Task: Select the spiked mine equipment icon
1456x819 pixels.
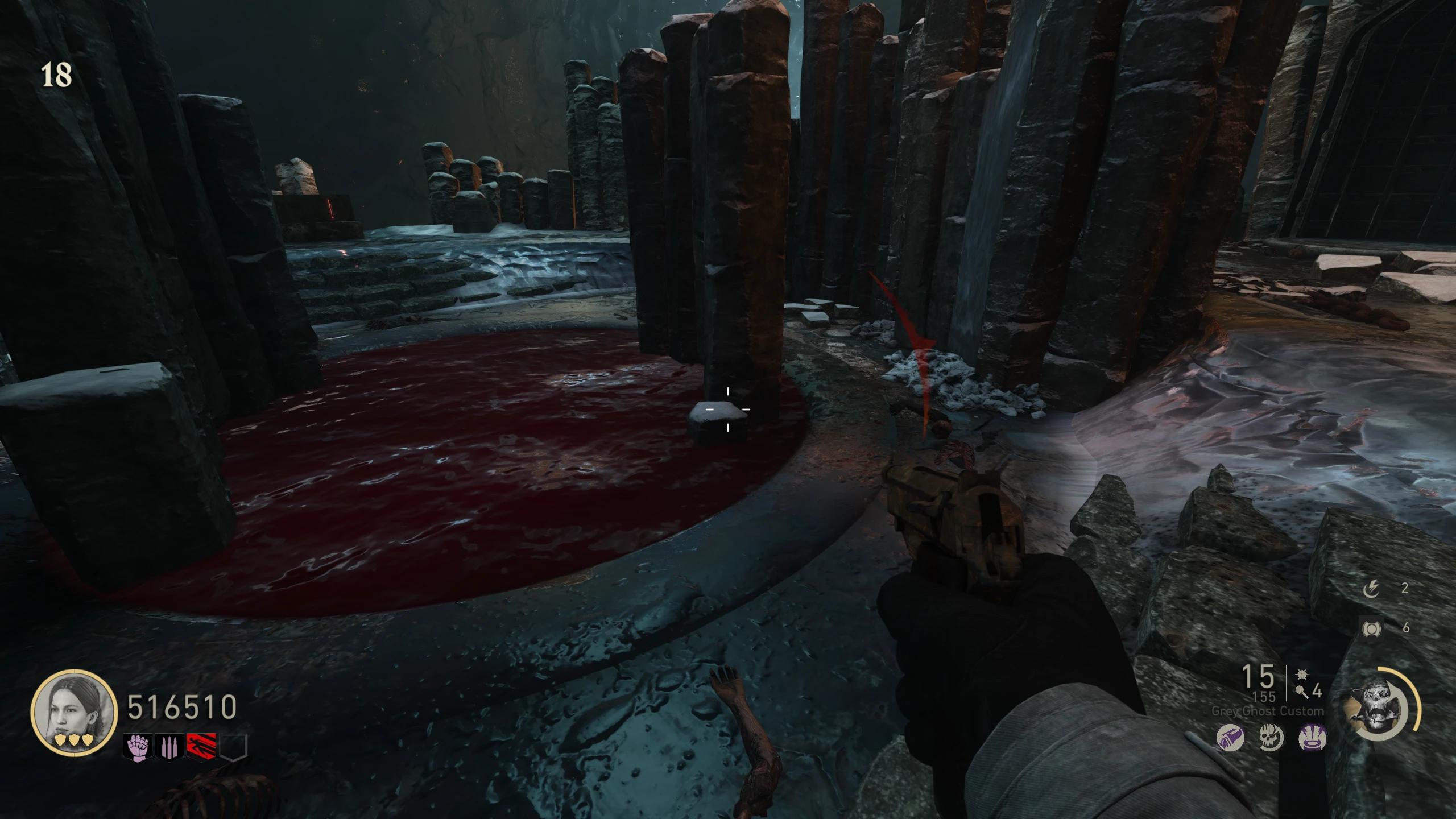Action: pyautogui.click(x=1301, y=675)
